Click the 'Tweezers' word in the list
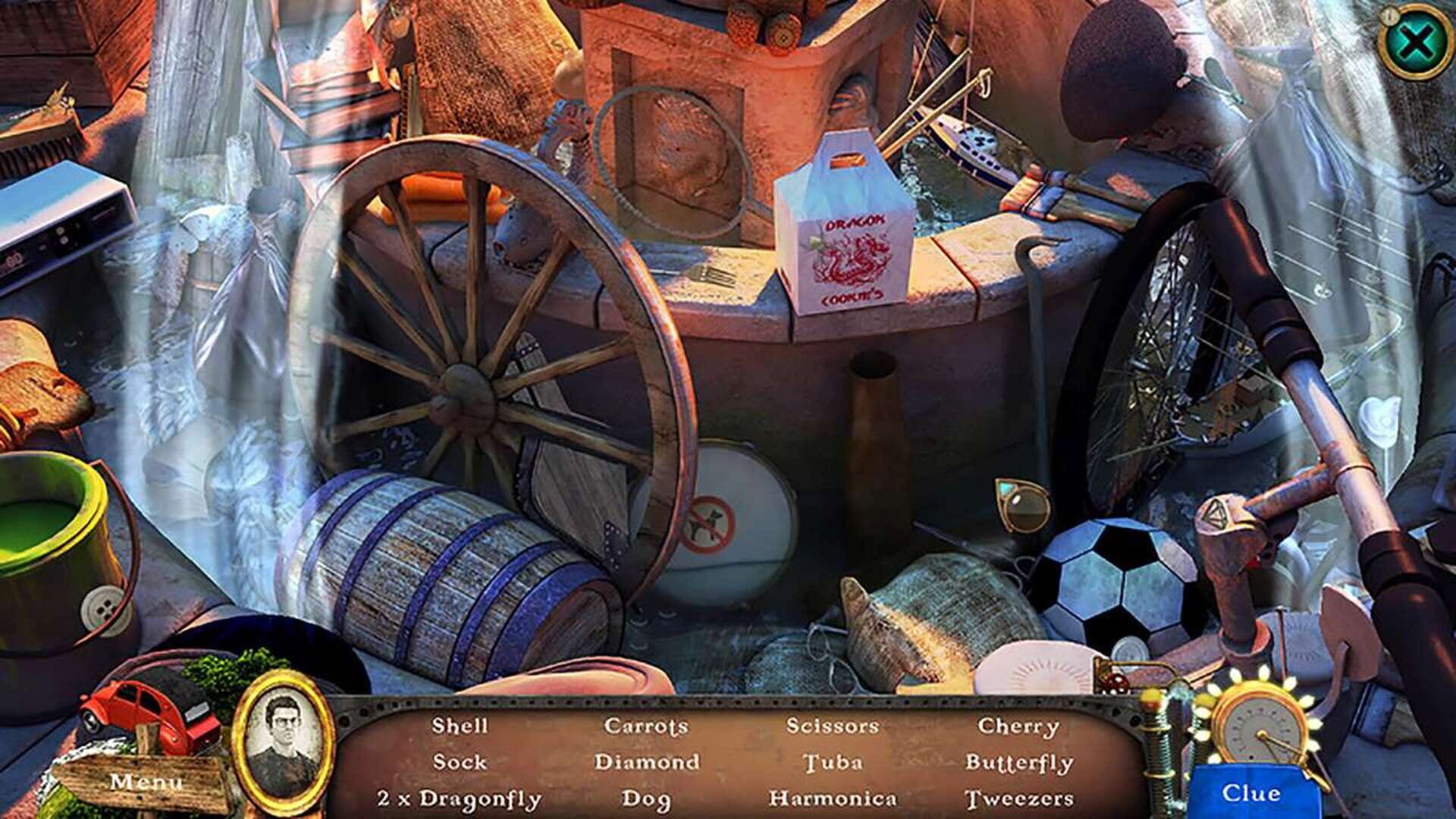Image resolution: width=1456 pixels, height=819 pixels. coord(1022,797)
